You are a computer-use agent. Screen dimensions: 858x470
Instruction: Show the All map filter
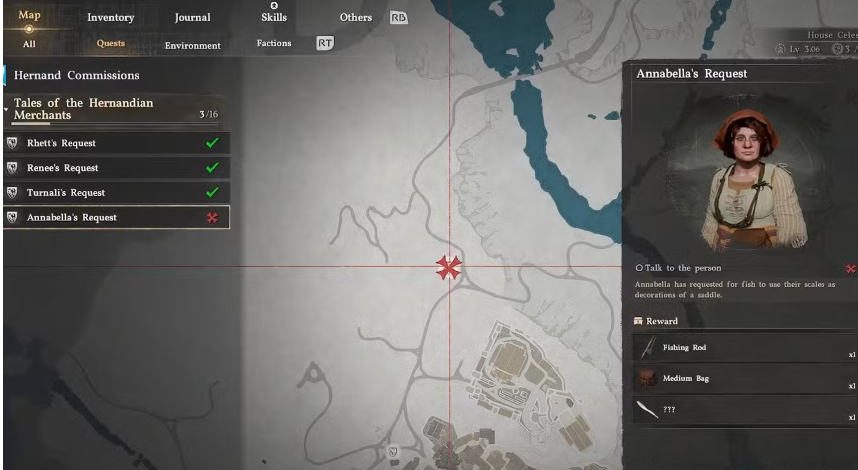(29, 43)
